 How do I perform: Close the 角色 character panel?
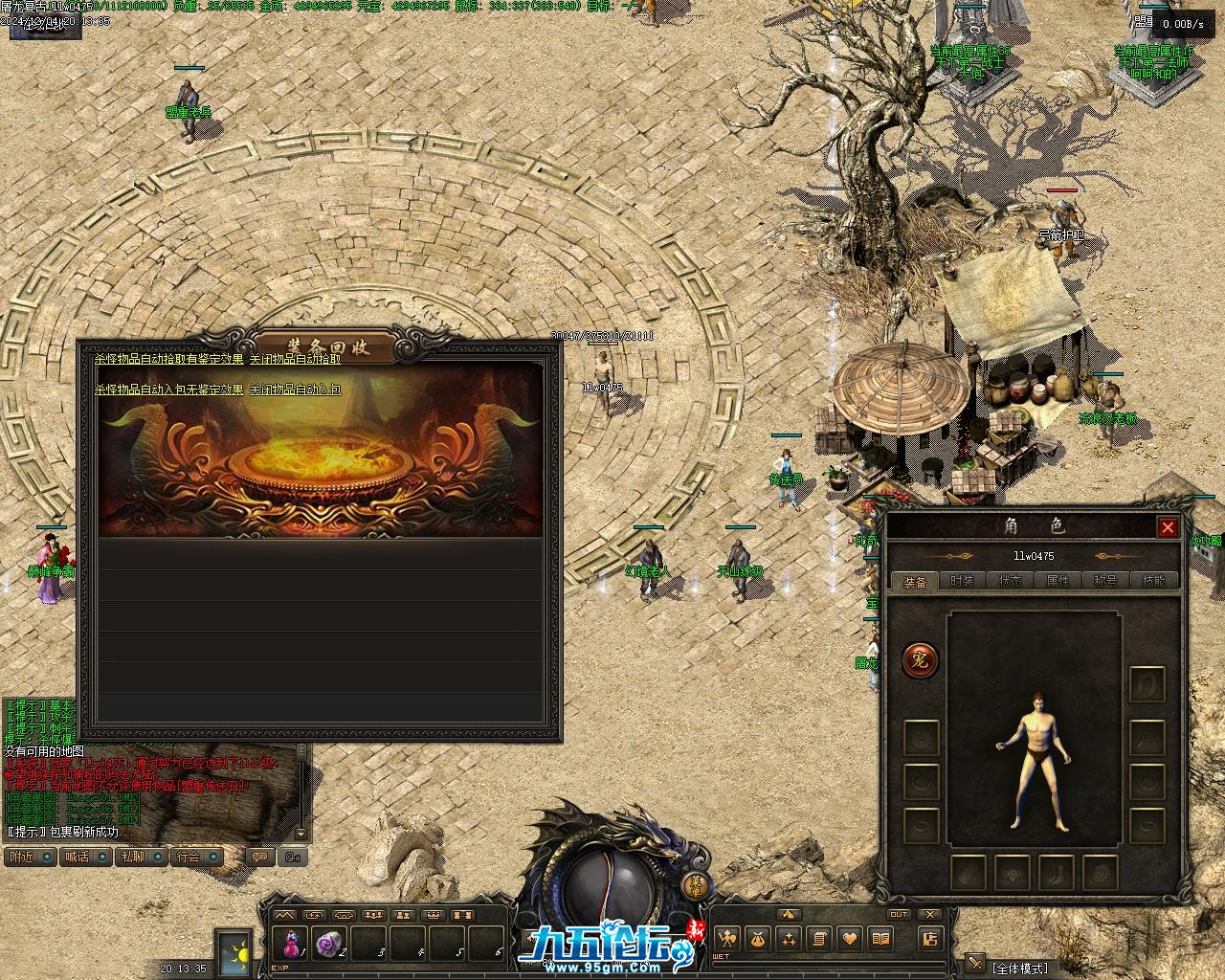[1168, 527]
